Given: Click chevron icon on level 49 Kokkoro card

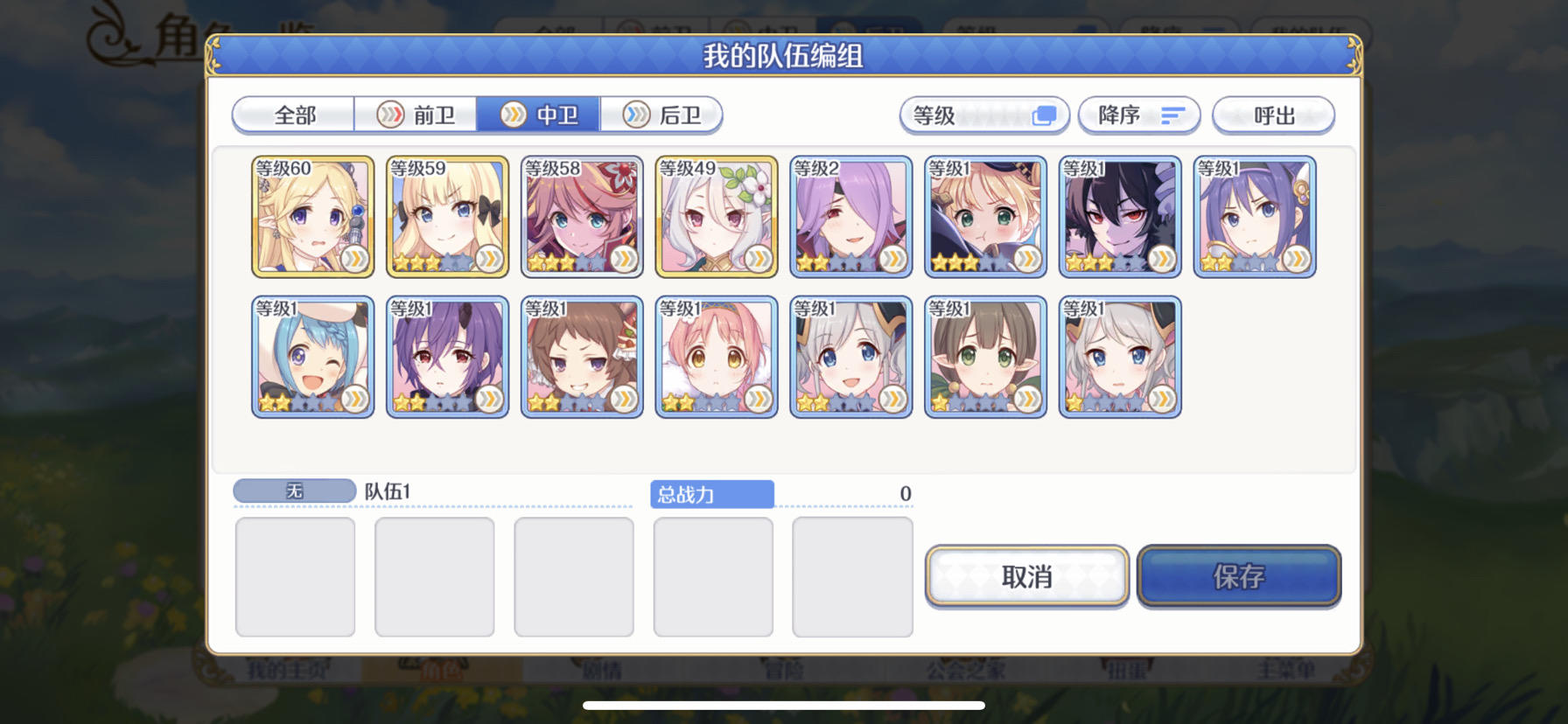Looking at the screenshot, I should pos(760,260).
